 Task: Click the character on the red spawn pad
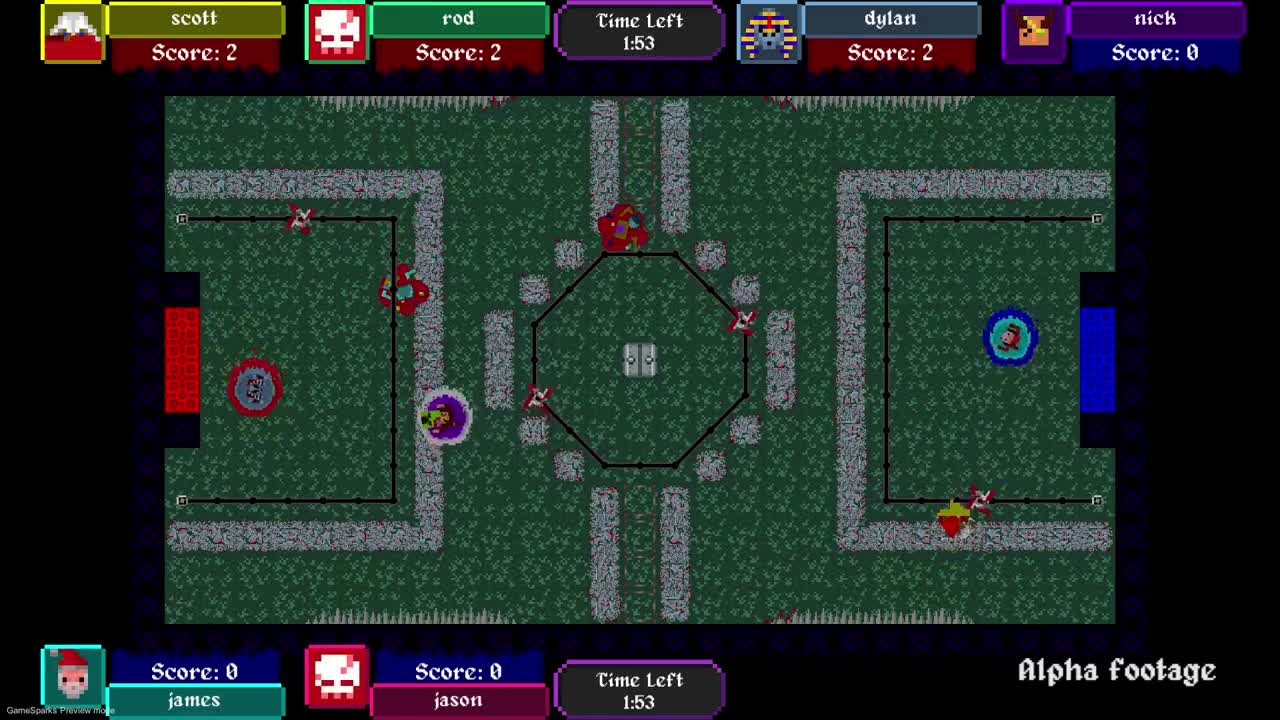pos(255,387)
